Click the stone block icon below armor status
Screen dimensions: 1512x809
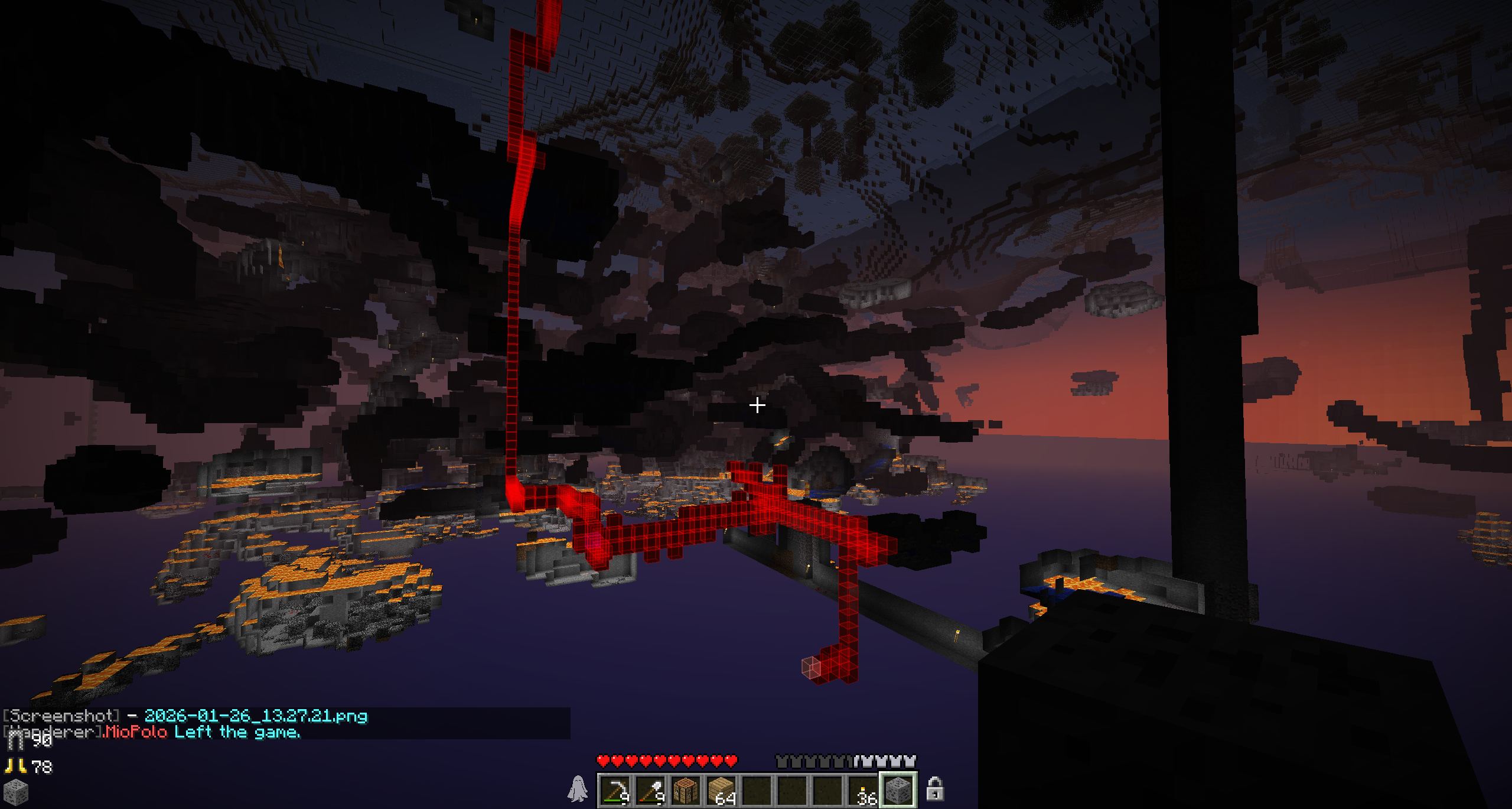[x=15, y=792]
